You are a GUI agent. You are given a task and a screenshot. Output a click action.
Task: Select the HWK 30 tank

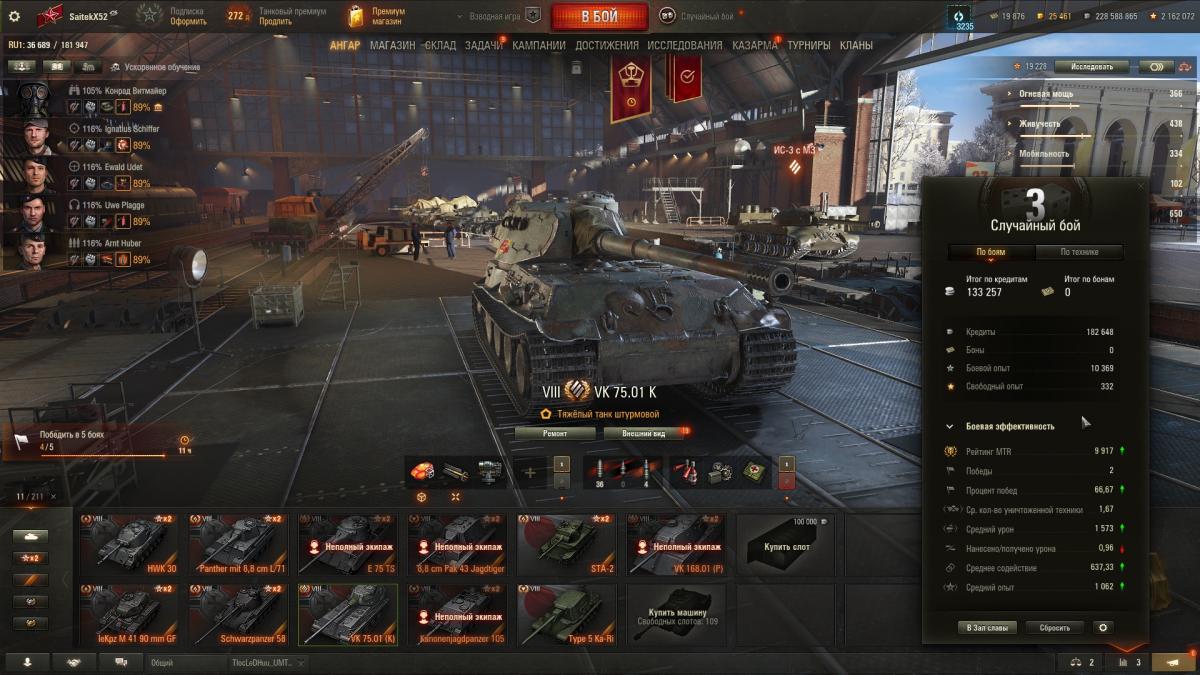click(129, 545)
